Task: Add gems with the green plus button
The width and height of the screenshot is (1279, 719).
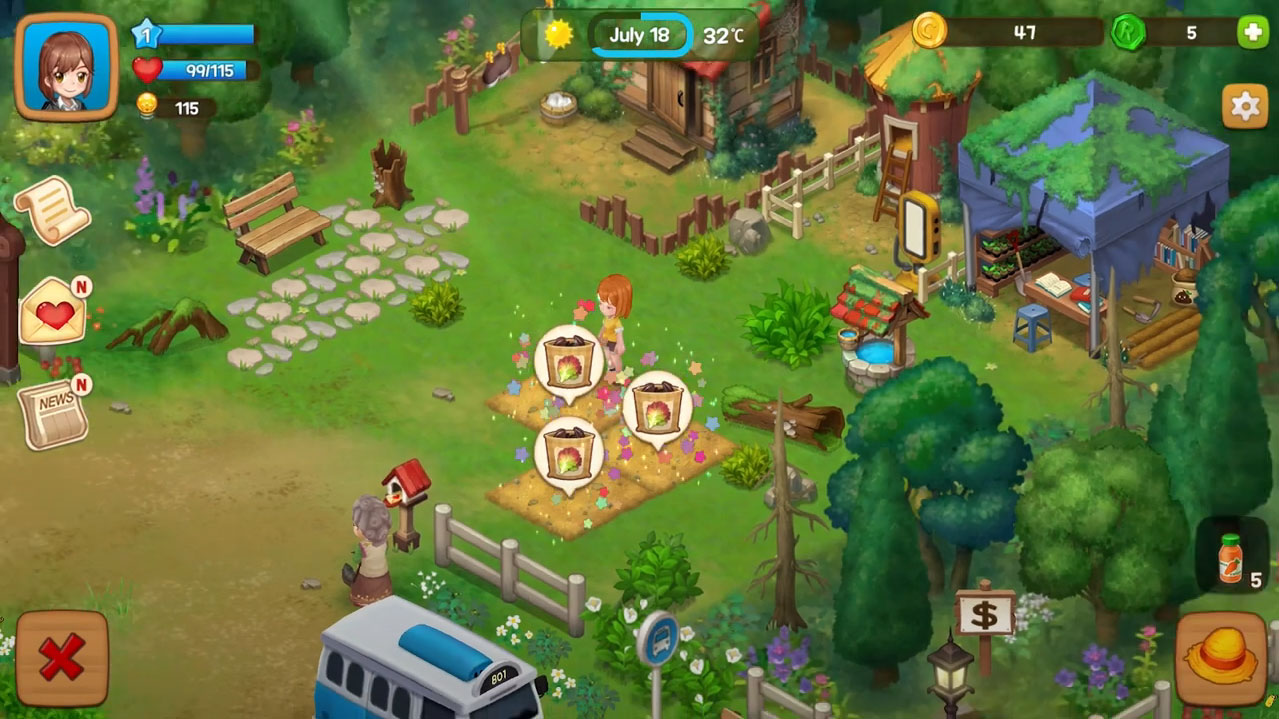Action: (x=1251, y=33)
